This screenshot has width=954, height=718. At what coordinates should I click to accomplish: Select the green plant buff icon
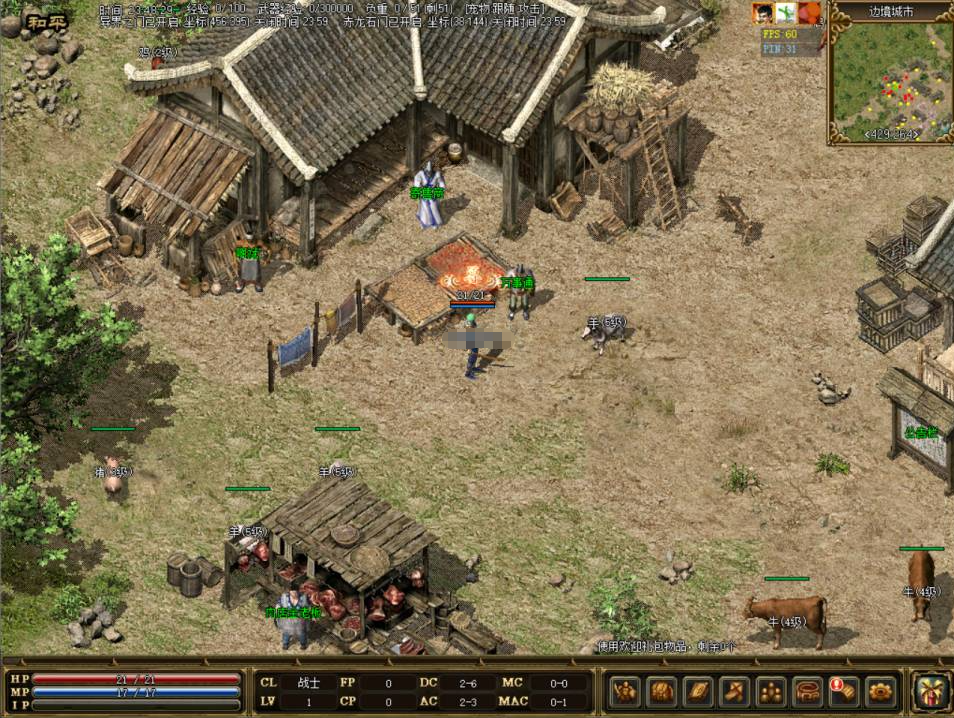click(786, 13)
